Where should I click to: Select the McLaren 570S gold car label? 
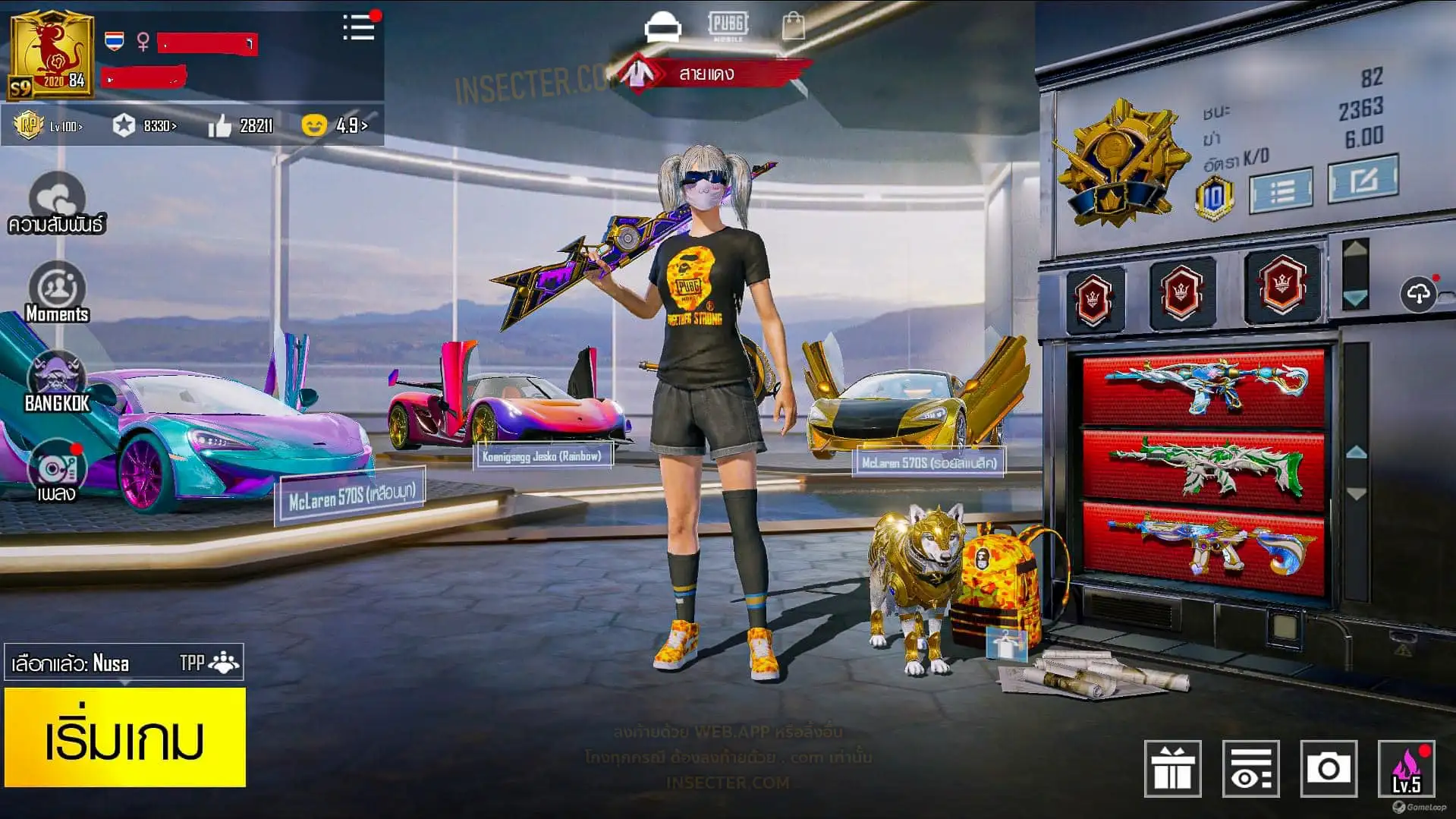(x=928, y=462)
